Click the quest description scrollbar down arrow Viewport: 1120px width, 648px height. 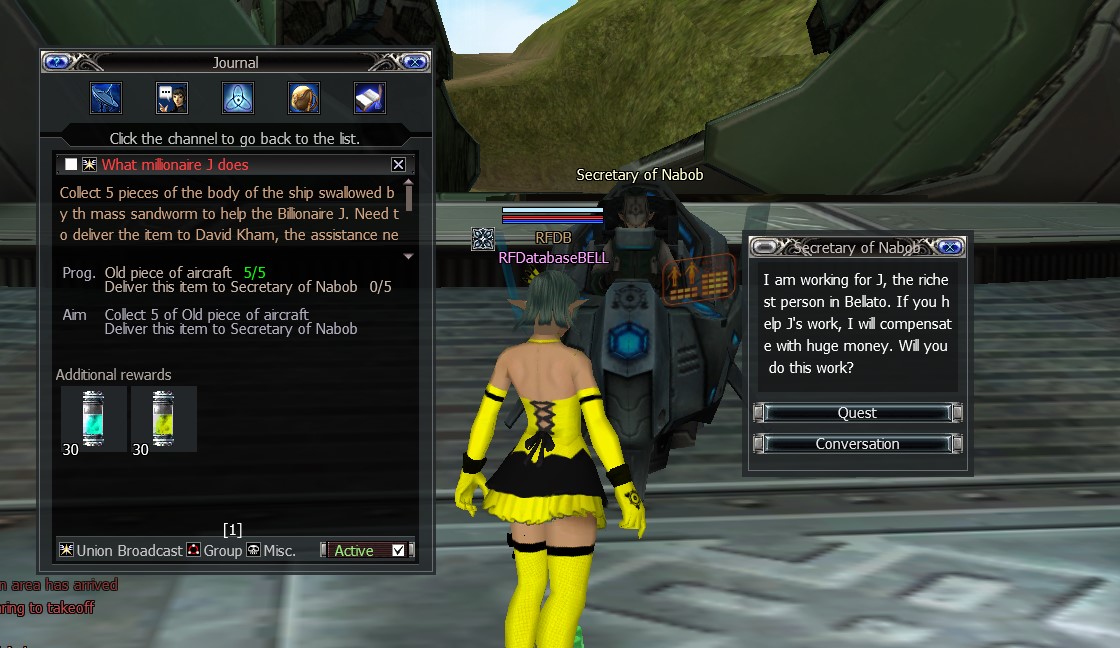click(408, 257)
